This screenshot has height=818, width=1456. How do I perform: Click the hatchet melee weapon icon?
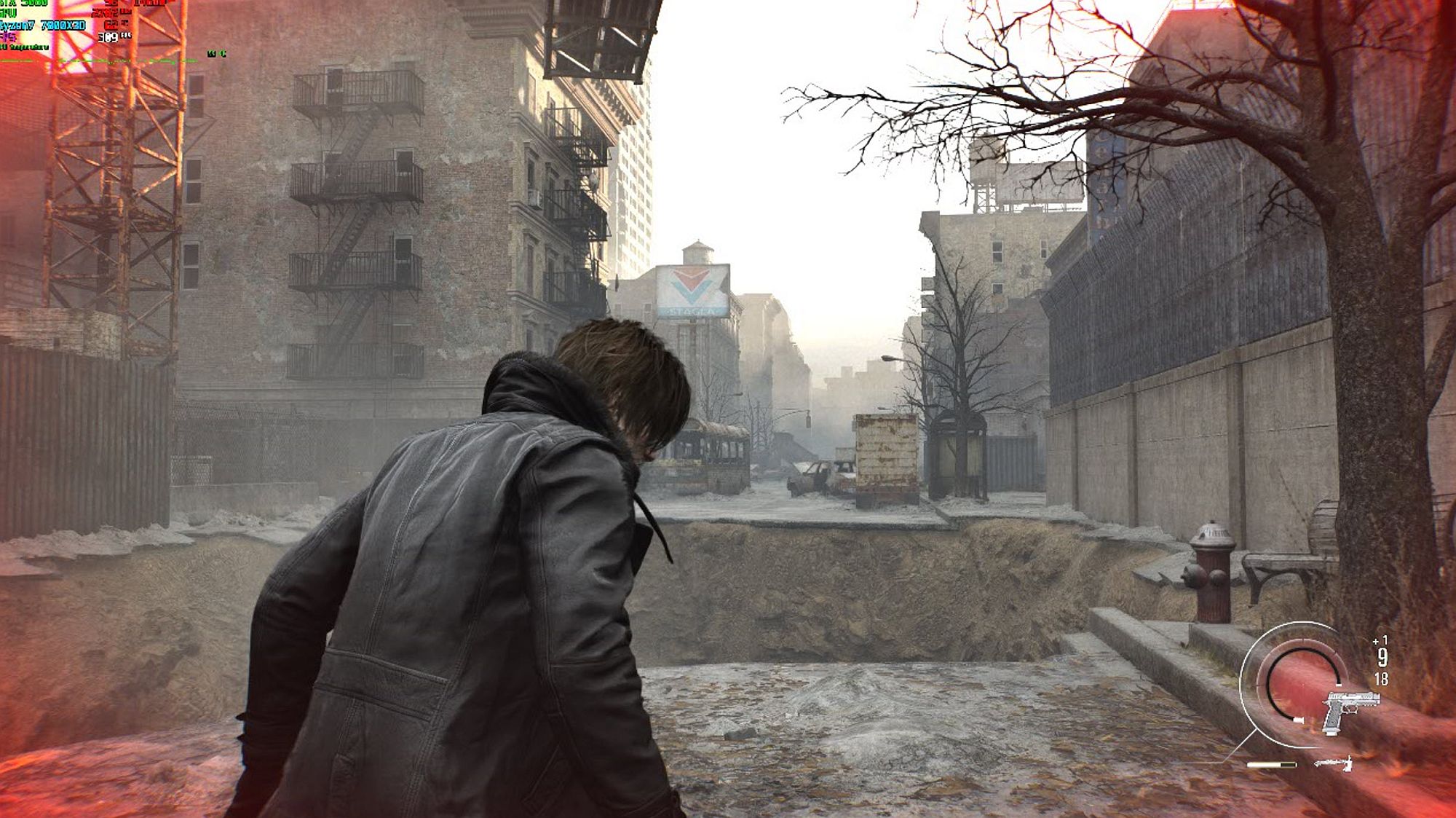click(1334, 763)
